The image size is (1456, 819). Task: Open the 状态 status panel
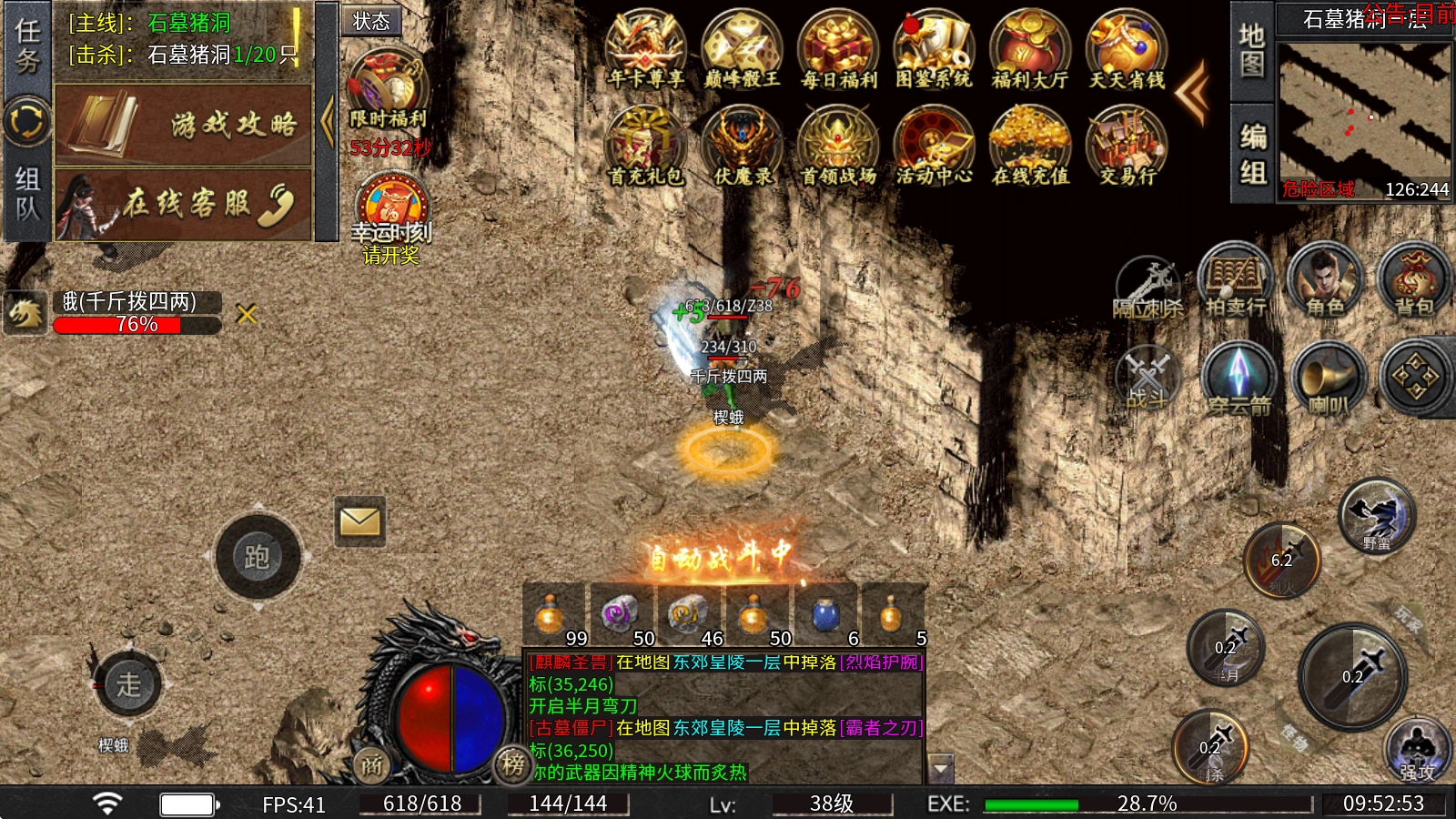tap(371, 21)
